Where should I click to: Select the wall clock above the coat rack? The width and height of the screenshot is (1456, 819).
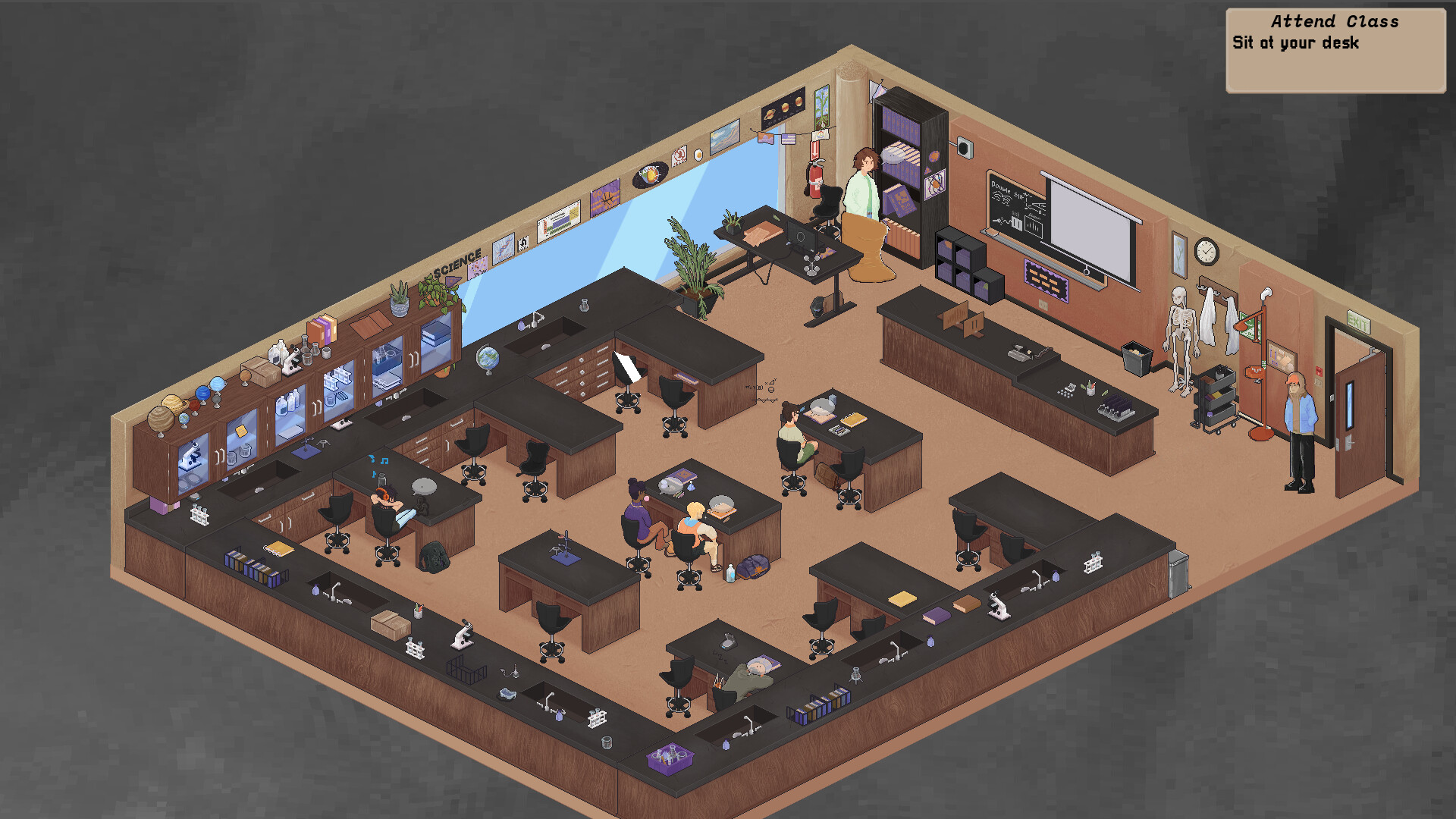(x=1208, y=250)
